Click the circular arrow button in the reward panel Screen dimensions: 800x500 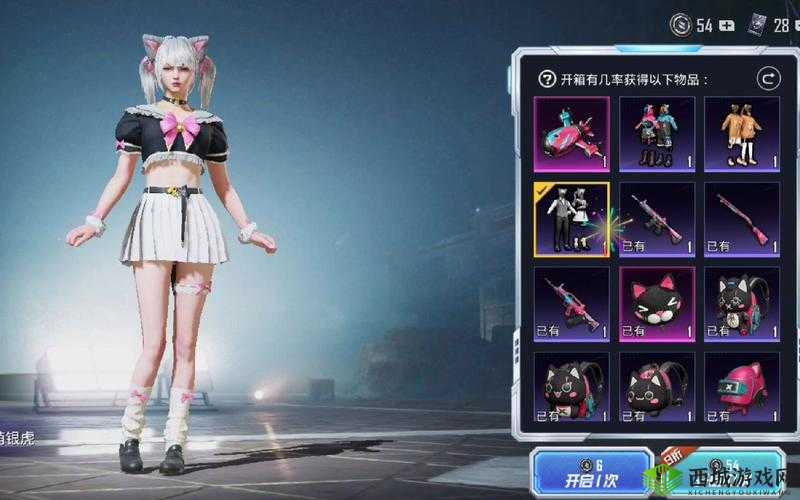coord(768,78)
